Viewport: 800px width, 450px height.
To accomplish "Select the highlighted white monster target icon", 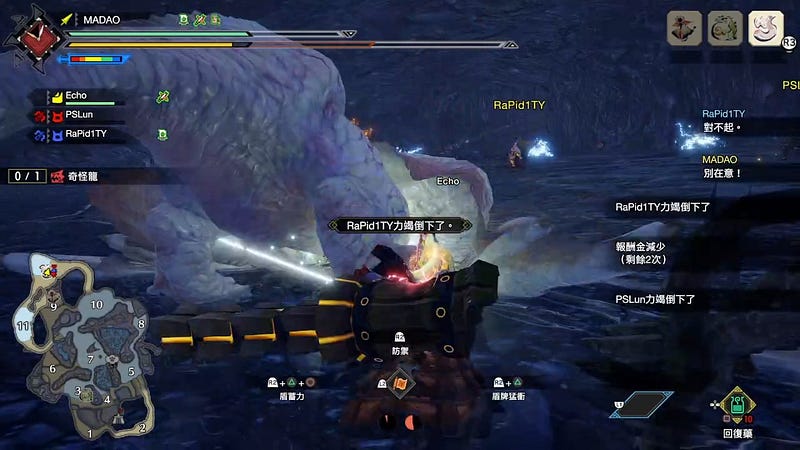I will 766,28.
